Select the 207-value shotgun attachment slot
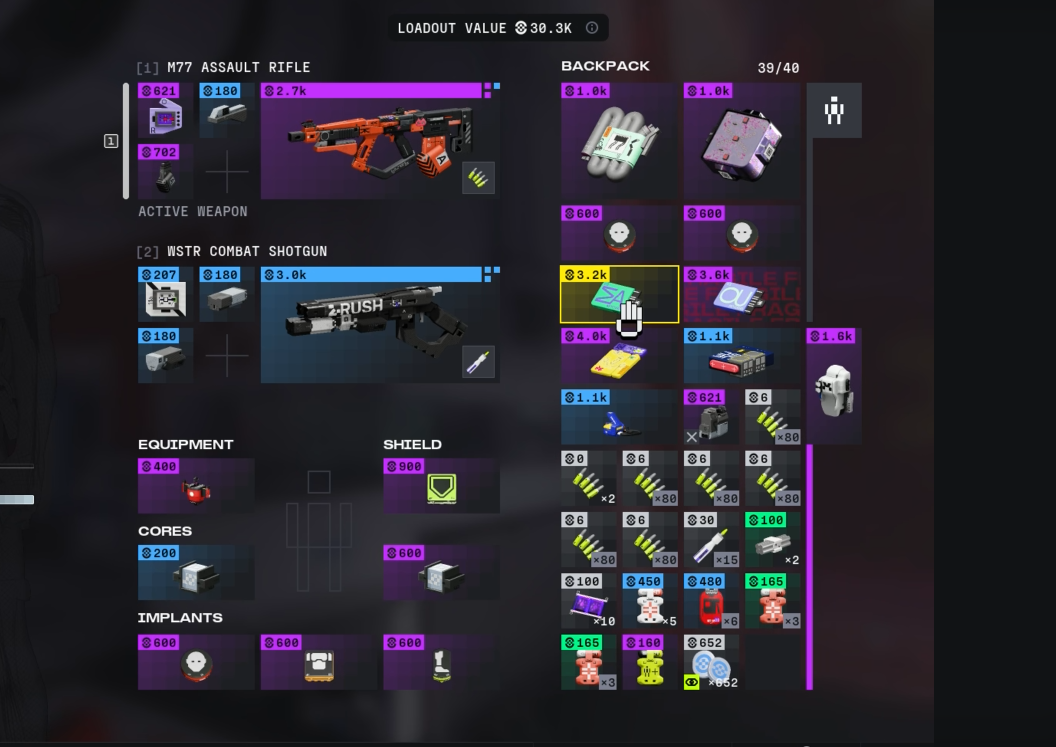Image resolution: width=1056 pixels, height=747 pixels. [165, 295]
